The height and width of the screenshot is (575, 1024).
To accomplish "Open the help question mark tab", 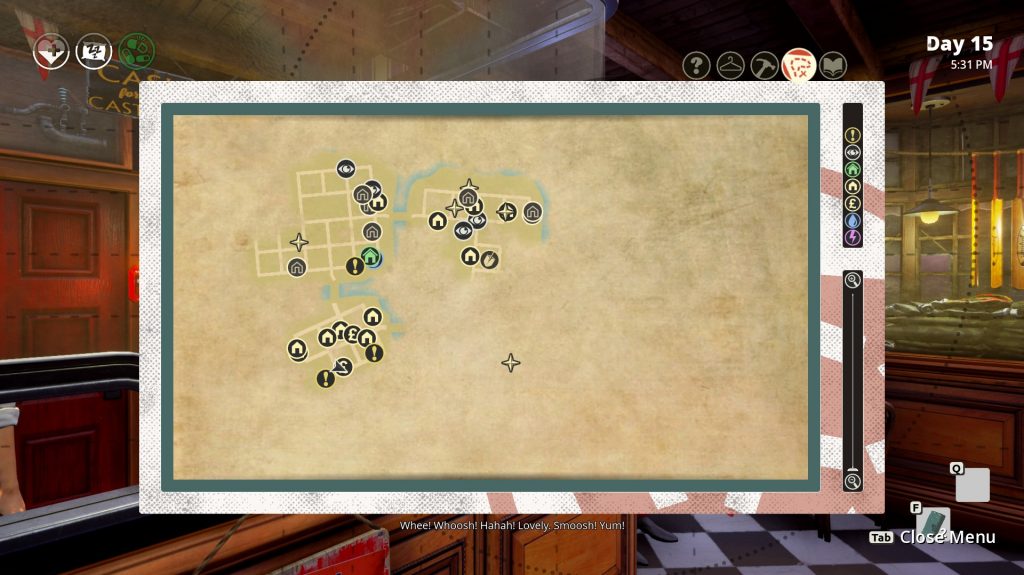I will (697, 66).
